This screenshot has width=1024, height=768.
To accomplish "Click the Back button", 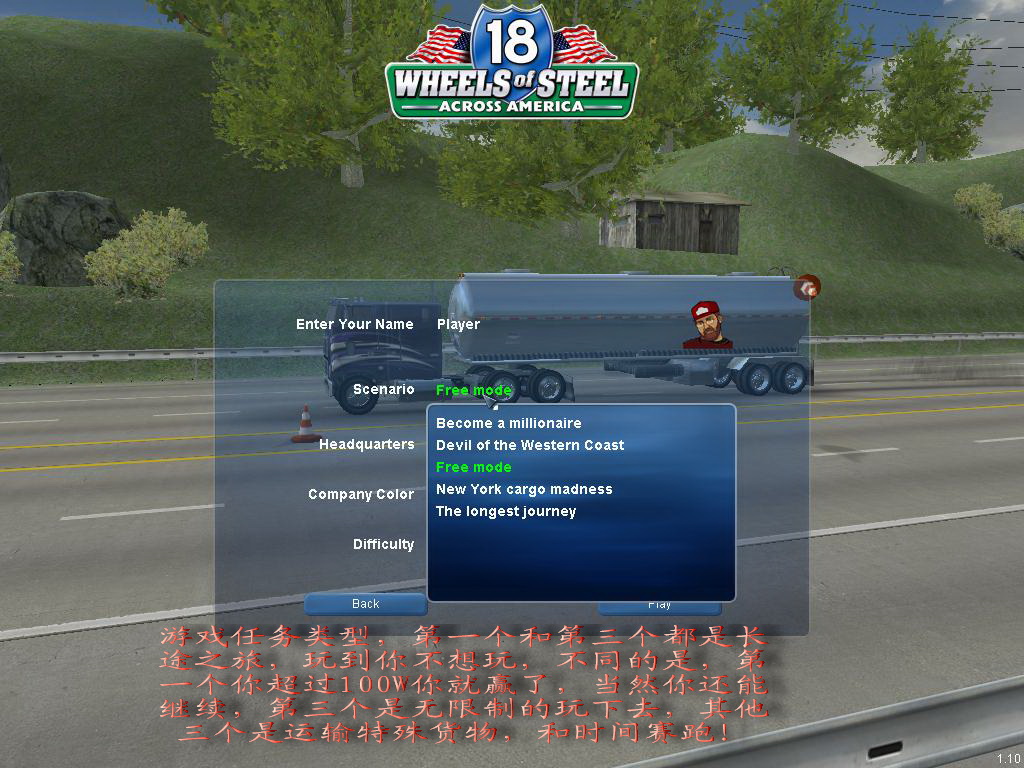I will click(x=365, y=603).
